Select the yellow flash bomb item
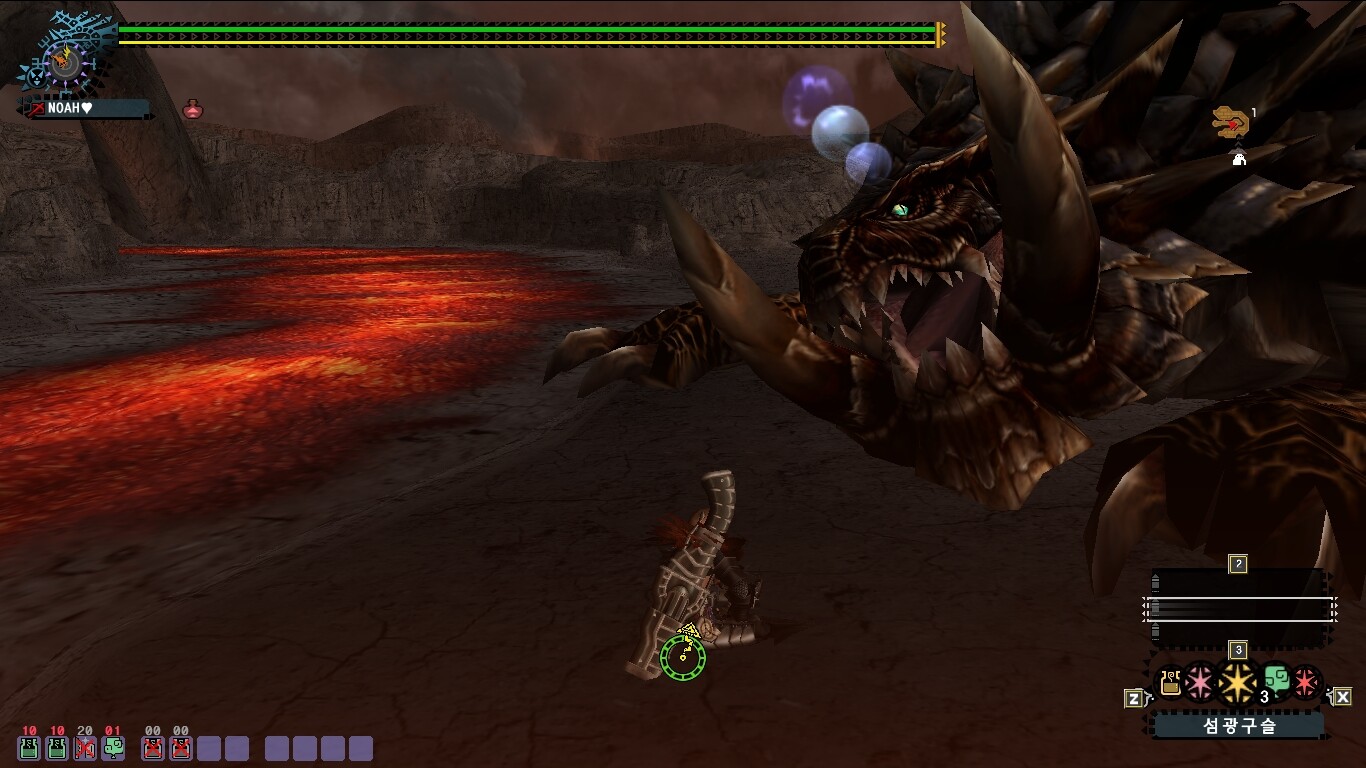 [1238, 684]
